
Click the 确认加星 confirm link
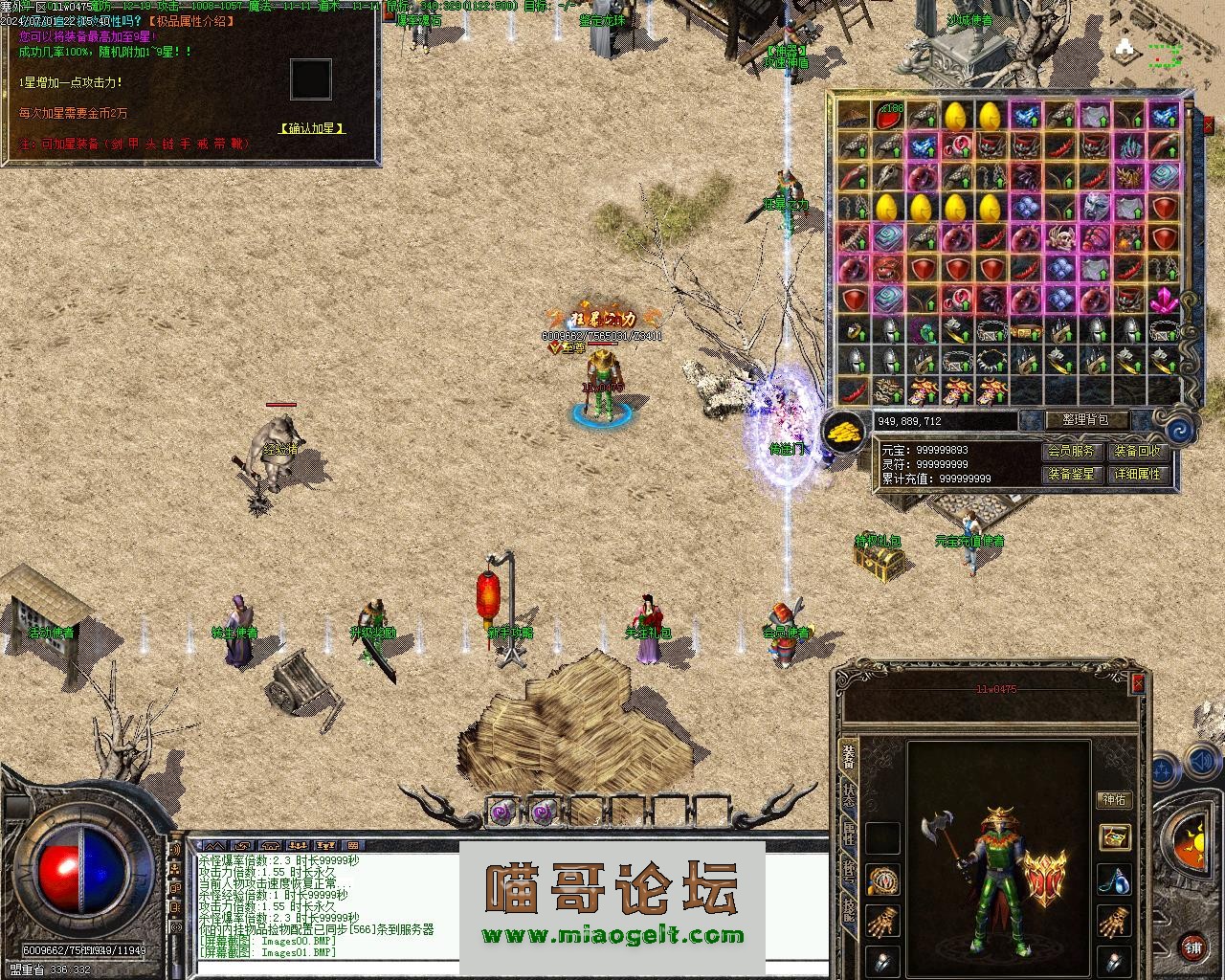point(312,128)
